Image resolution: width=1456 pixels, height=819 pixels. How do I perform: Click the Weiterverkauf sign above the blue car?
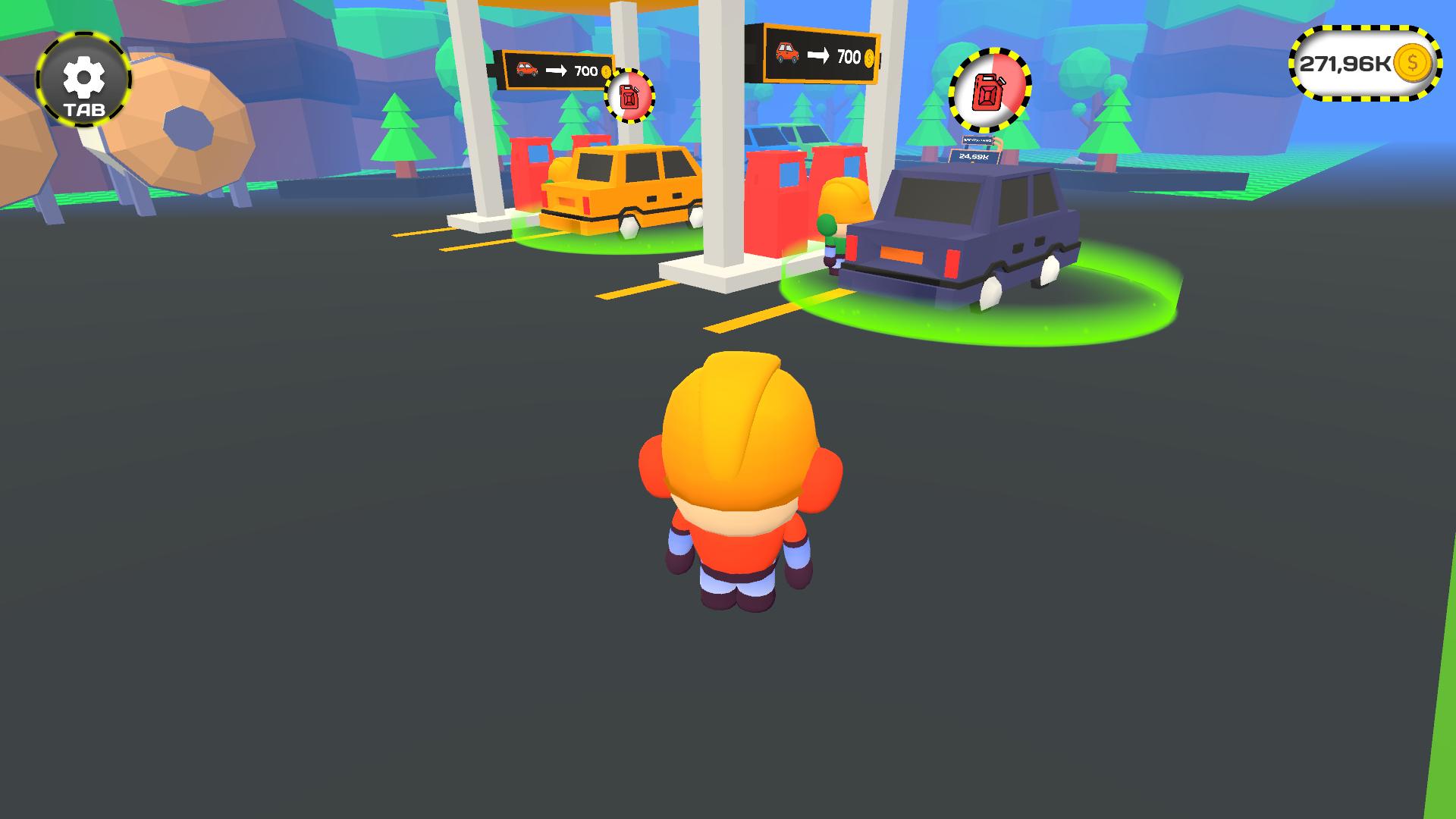coord(977,141)
